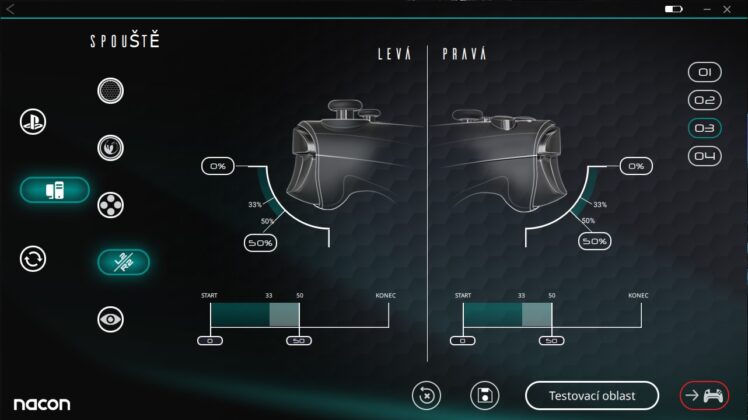
Task: Reset settings with the circular X-arrow button
Action: 426,395
